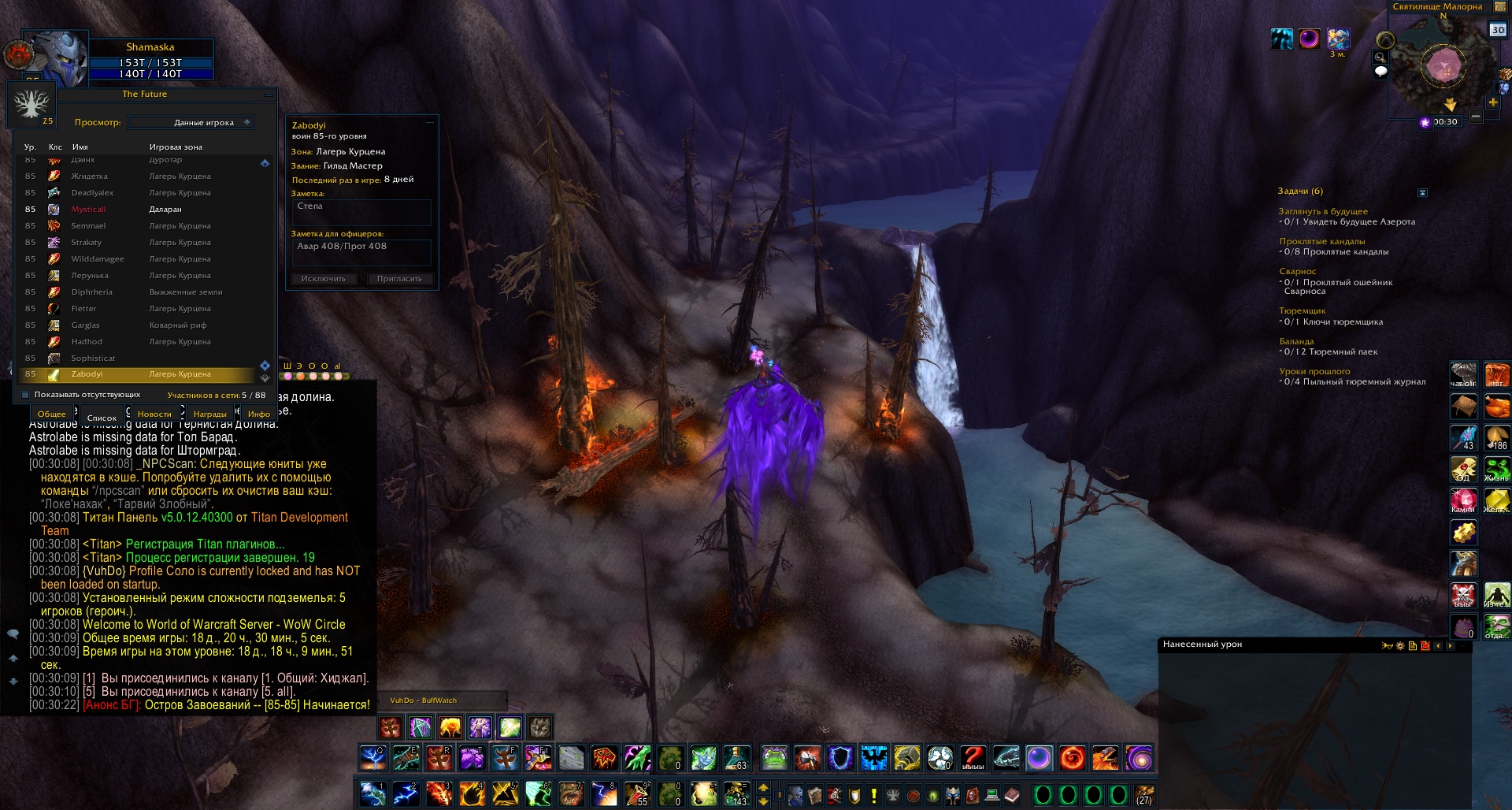Open the chat bubble button beside the minimap
Viewport: 1512px width, 810px height.
tap(1380, 72)
